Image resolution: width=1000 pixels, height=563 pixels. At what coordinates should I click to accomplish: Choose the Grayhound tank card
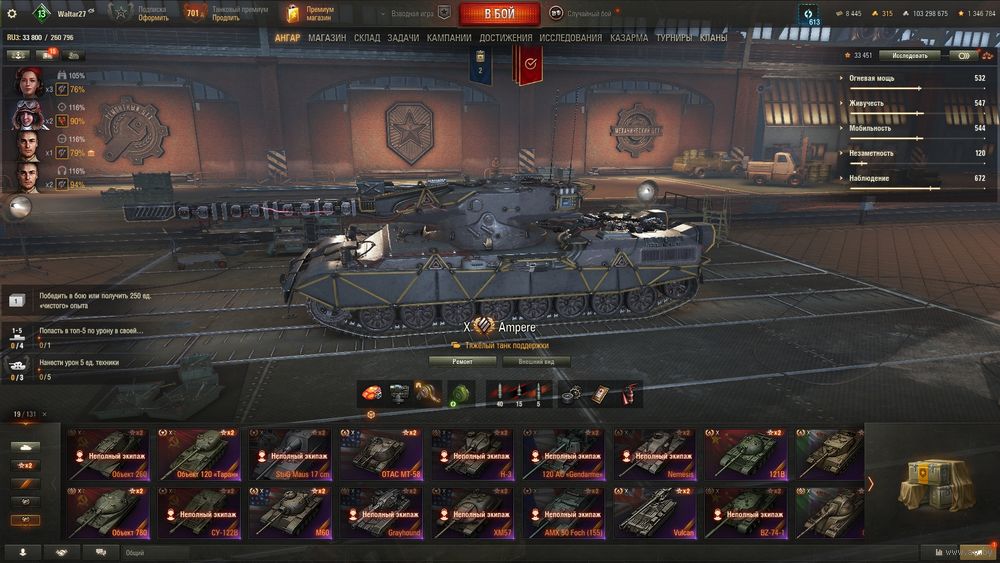click(x=382, y=513)
